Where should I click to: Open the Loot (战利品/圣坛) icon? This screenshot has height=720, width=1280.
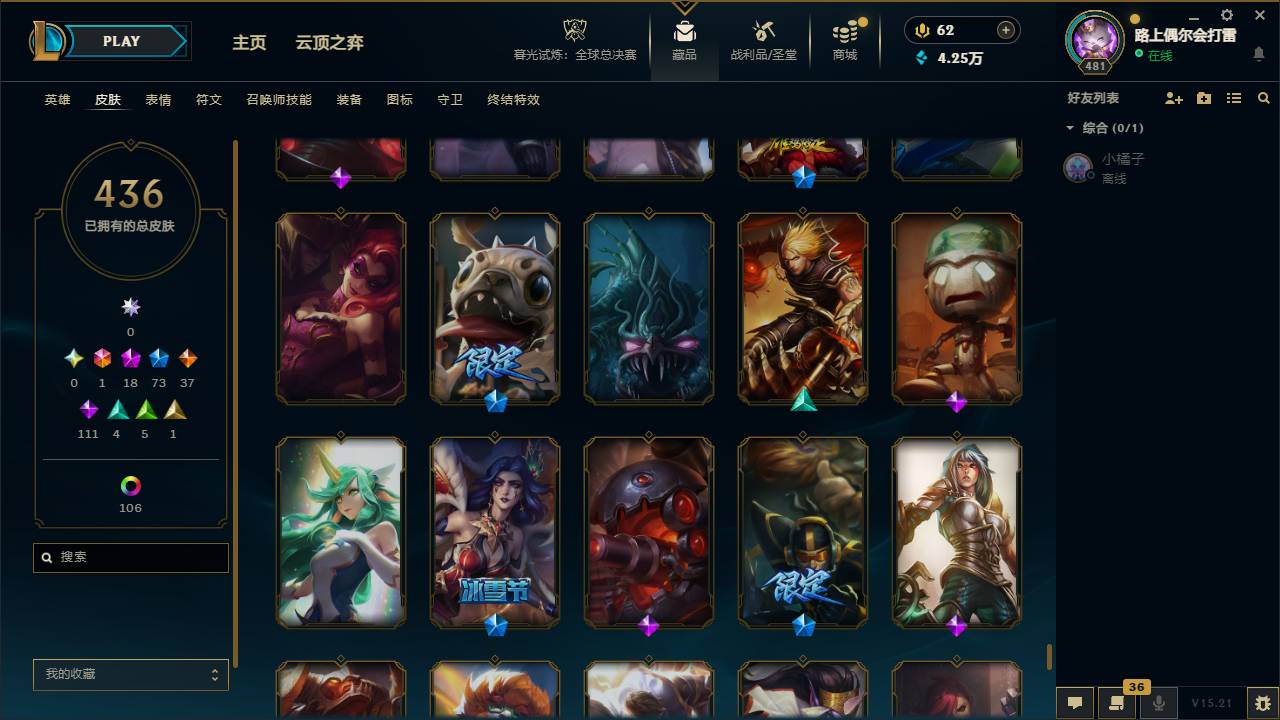point(764,30)
